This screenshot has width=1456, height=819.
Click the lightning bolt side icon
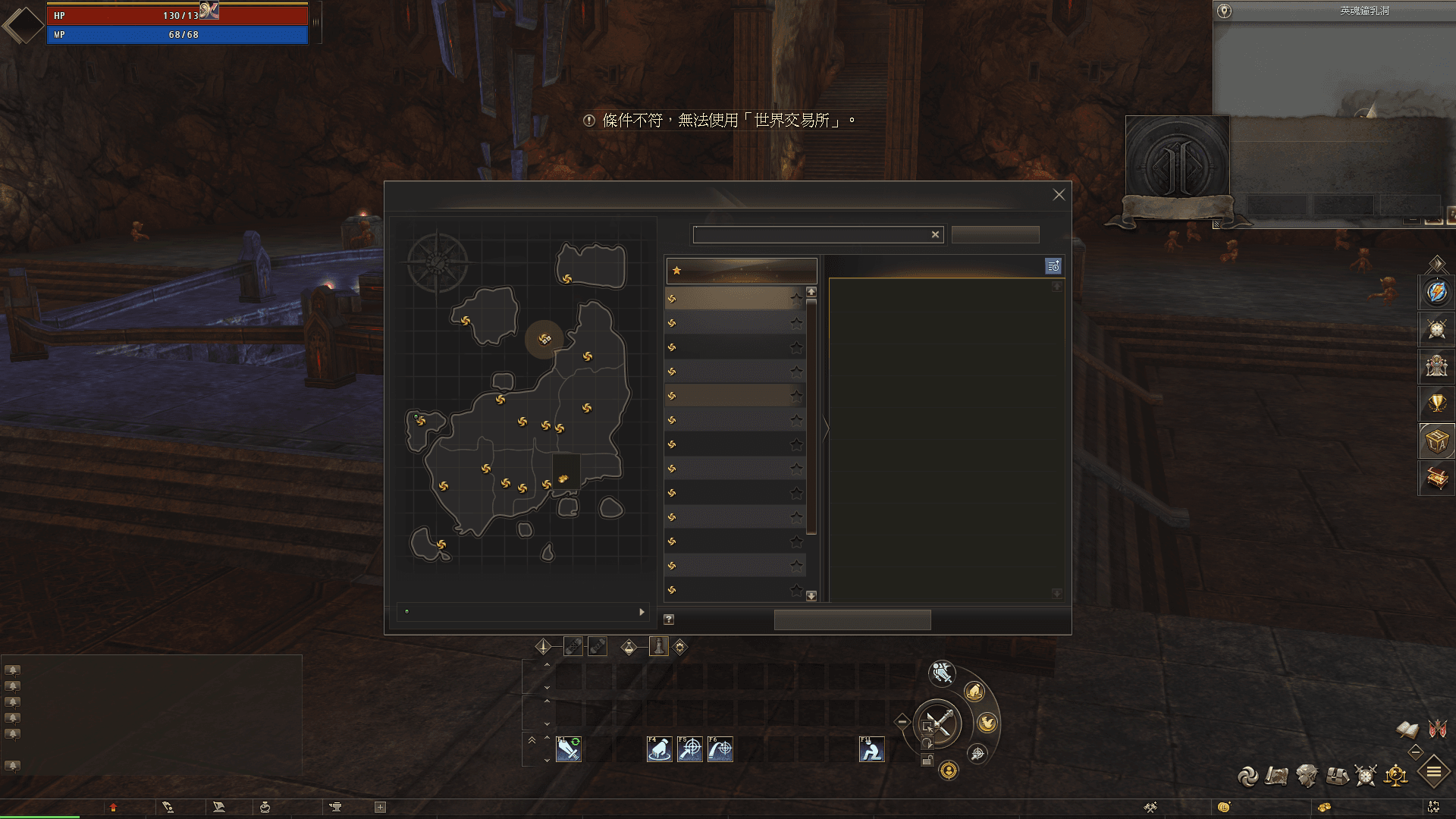(x=1437, y=292)
